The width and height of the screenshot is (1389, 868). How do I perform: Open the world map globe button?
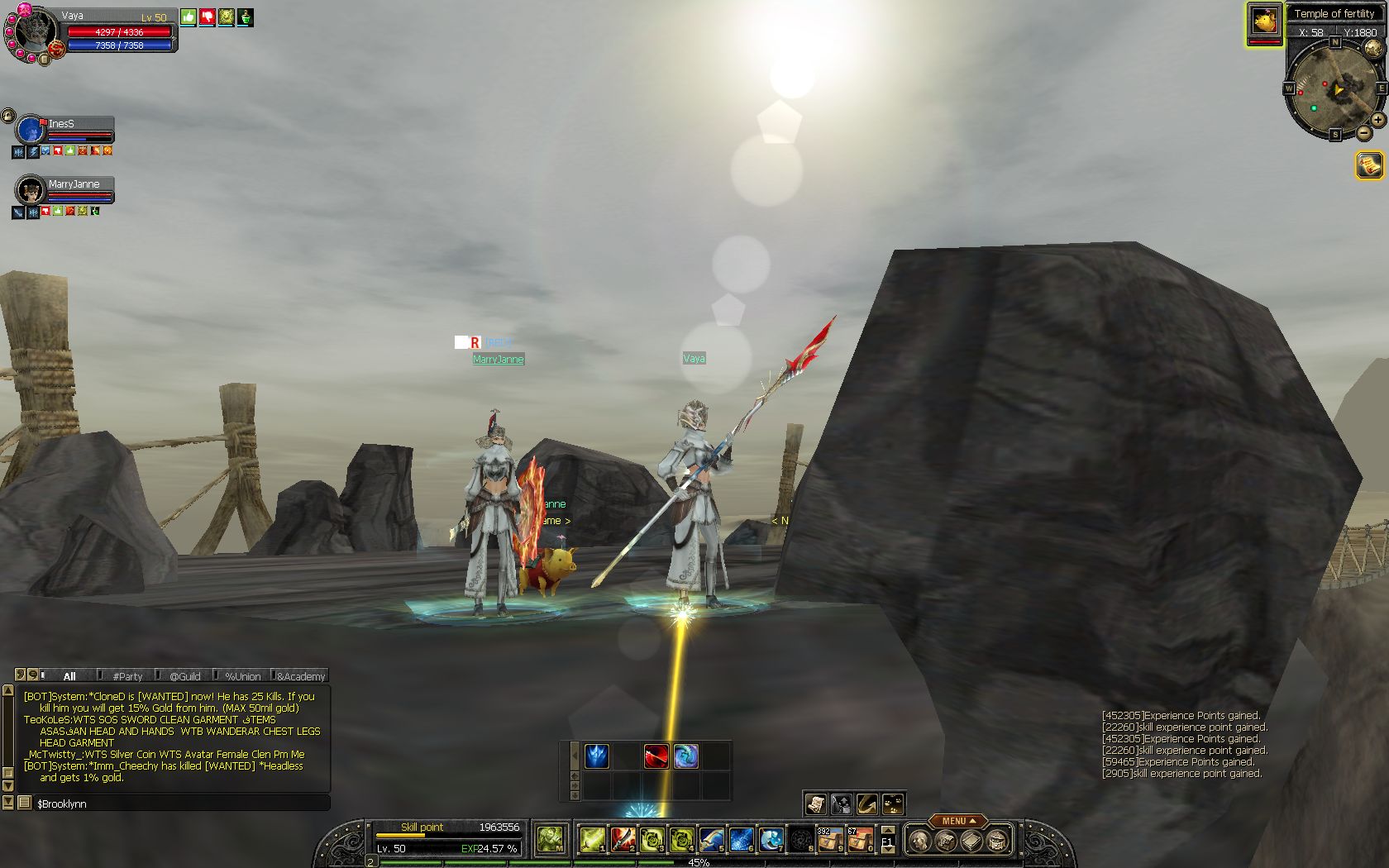1373,48
